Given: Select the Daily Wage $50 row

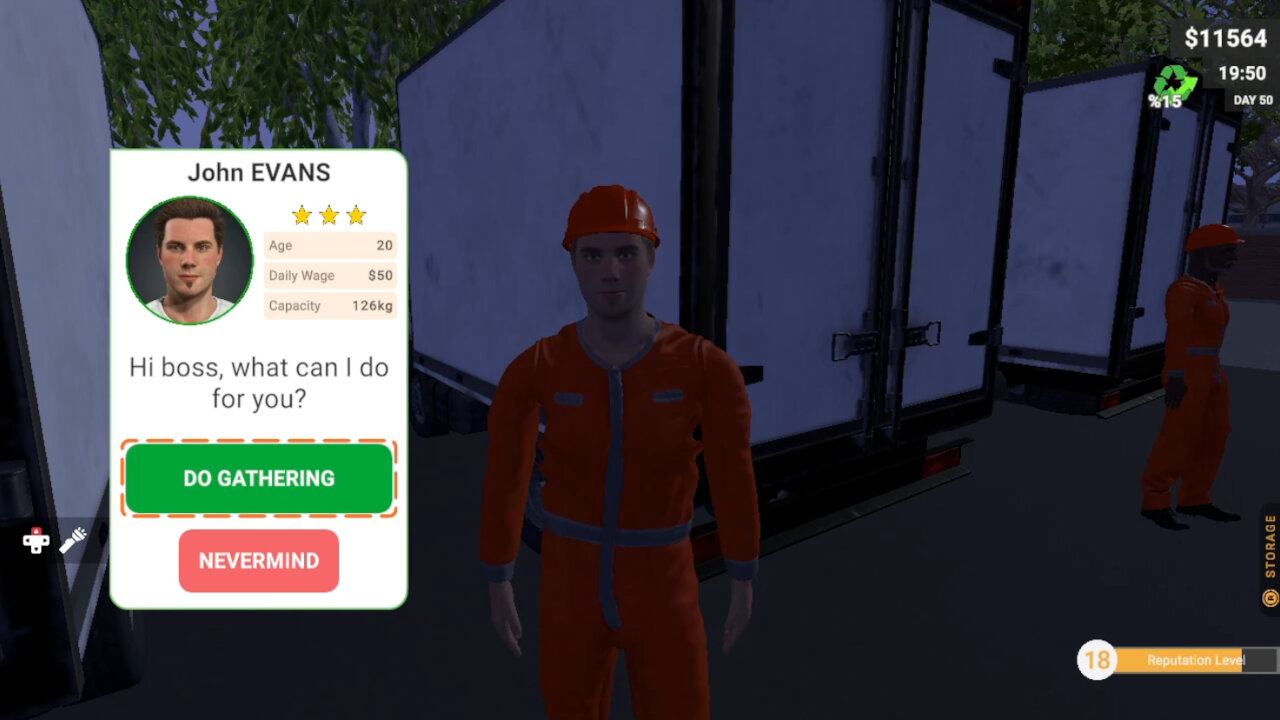Looking at the screenshot, I should pos(330,275).
